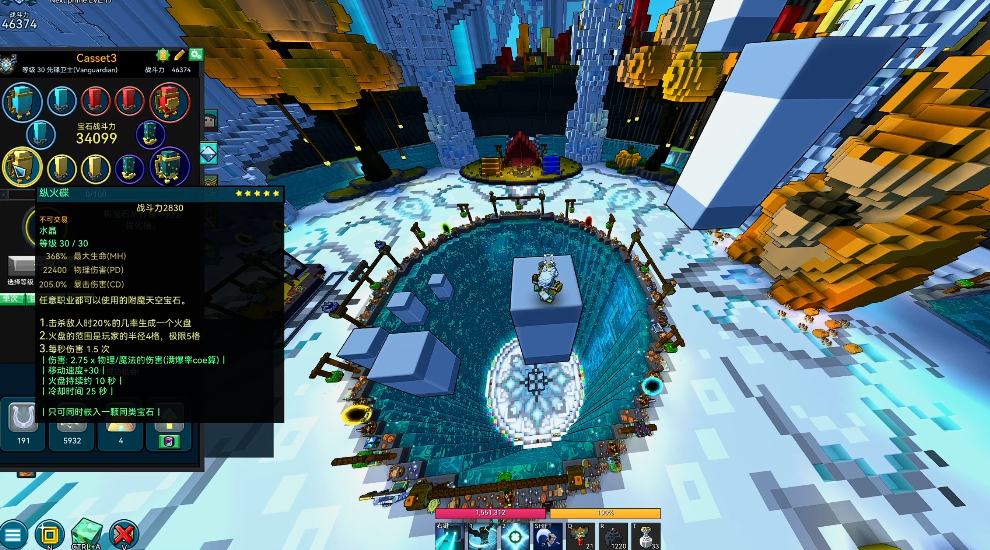Click the red X button
The height and width of the screenshot is (550, 990).
(x=123, y=534)
